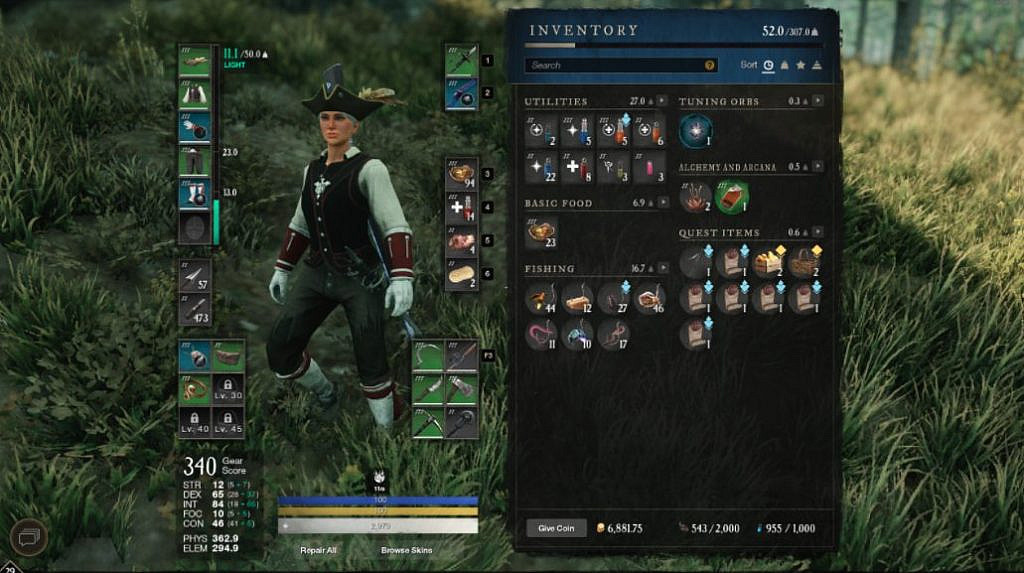Viewport: 1024px width, 573px height.
Task: Select the fishing item stack of 44
Action: click(541, 298)
